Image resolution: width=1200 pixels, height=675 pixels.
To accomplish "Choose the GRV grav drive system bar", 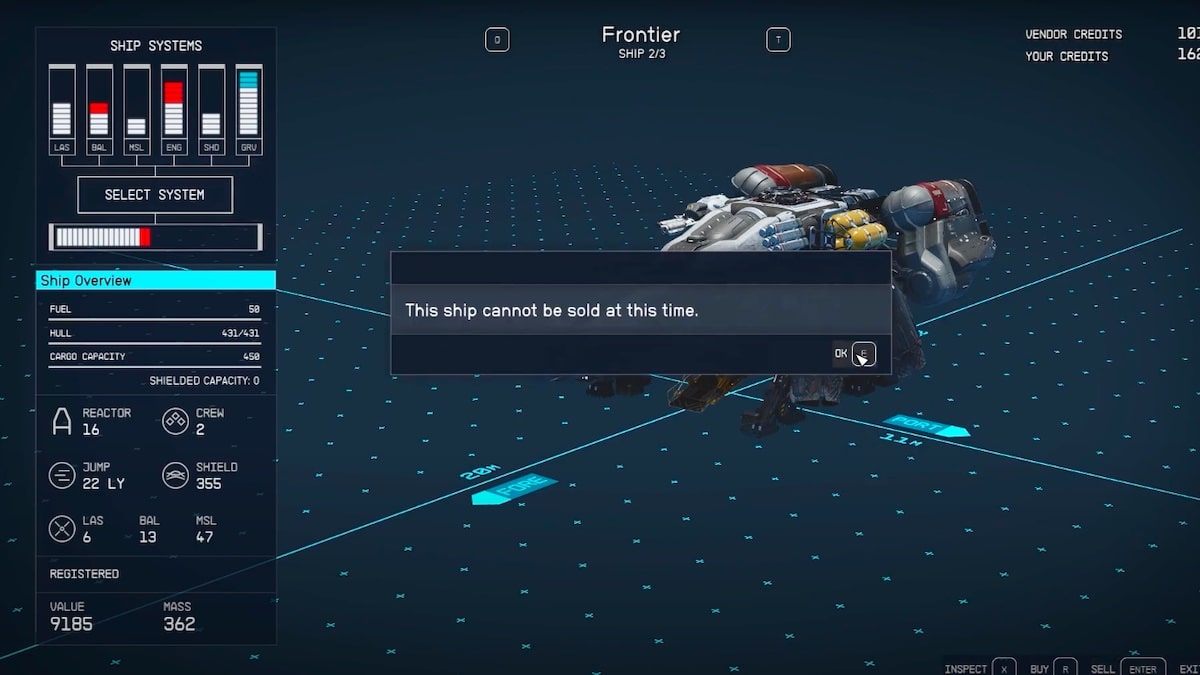I will (248, 110).
